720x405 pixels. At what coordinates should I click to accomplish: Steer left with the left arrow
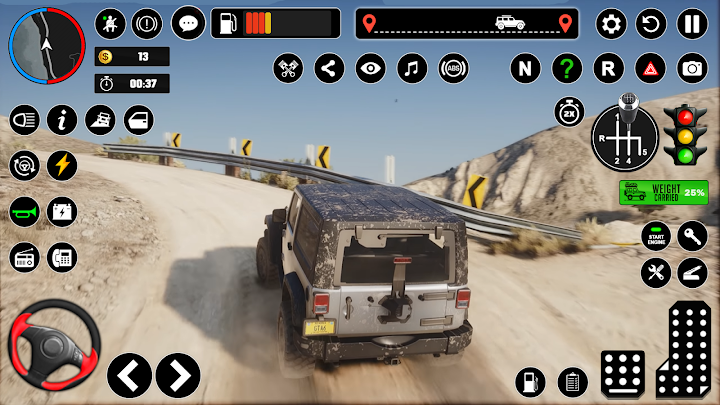click(x=129, y=374)
